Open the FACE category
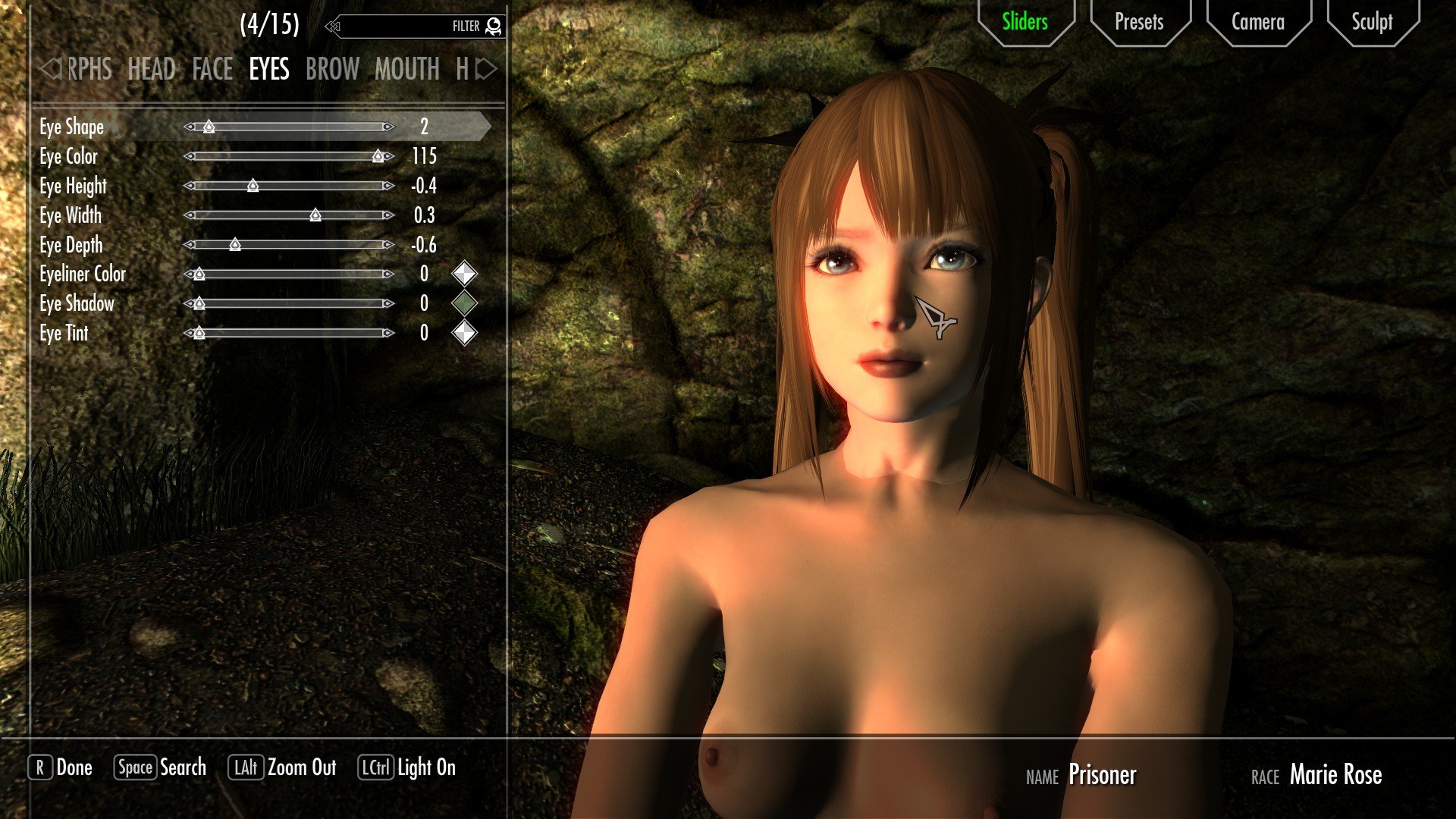The image size is (1456, 819). tap(212, 70)
